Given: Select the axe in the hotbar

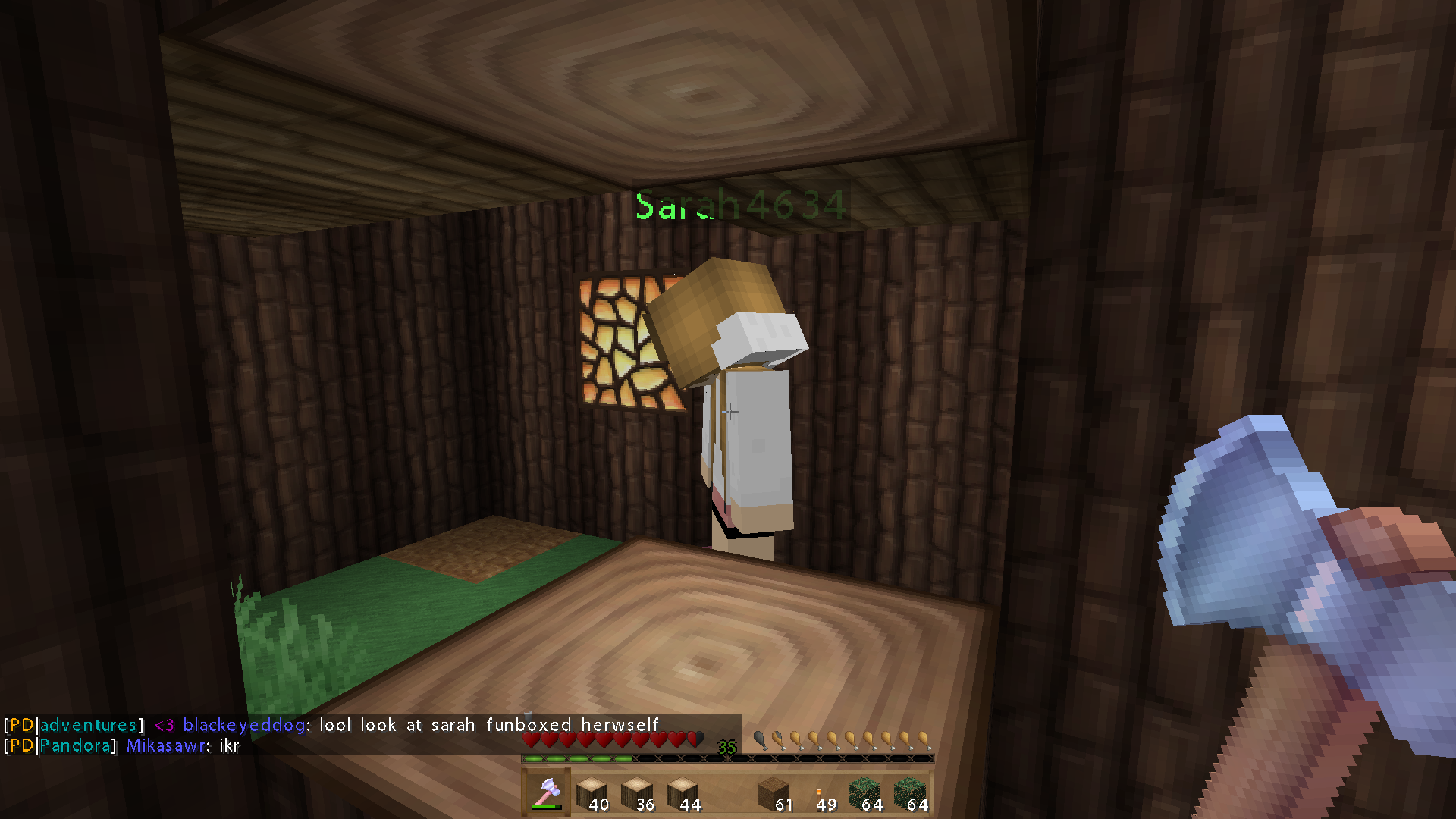Looking at the screenshot, I should point(546,793).
